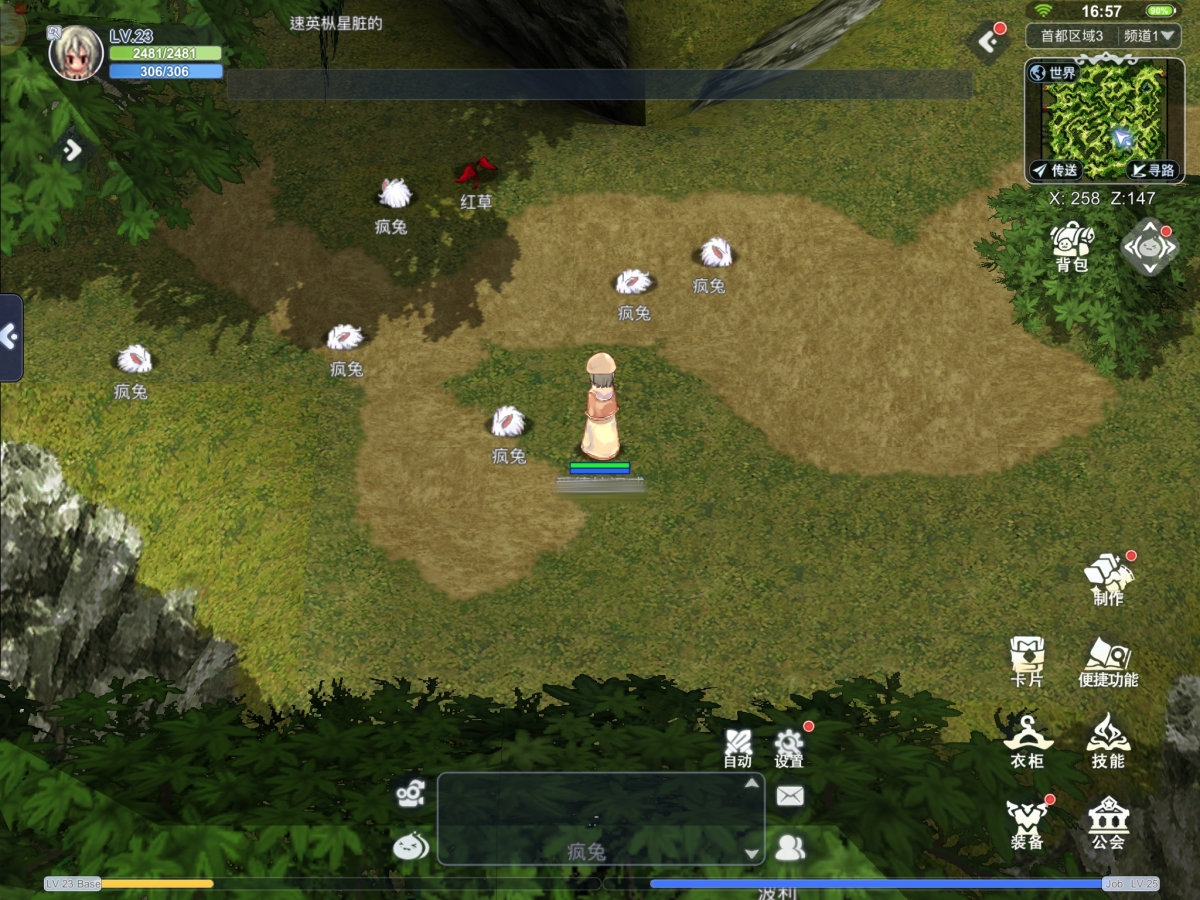Screen dimensions: 1200x900
Task: Open the camera screenshot icon
Action: [x=410, y=794]
